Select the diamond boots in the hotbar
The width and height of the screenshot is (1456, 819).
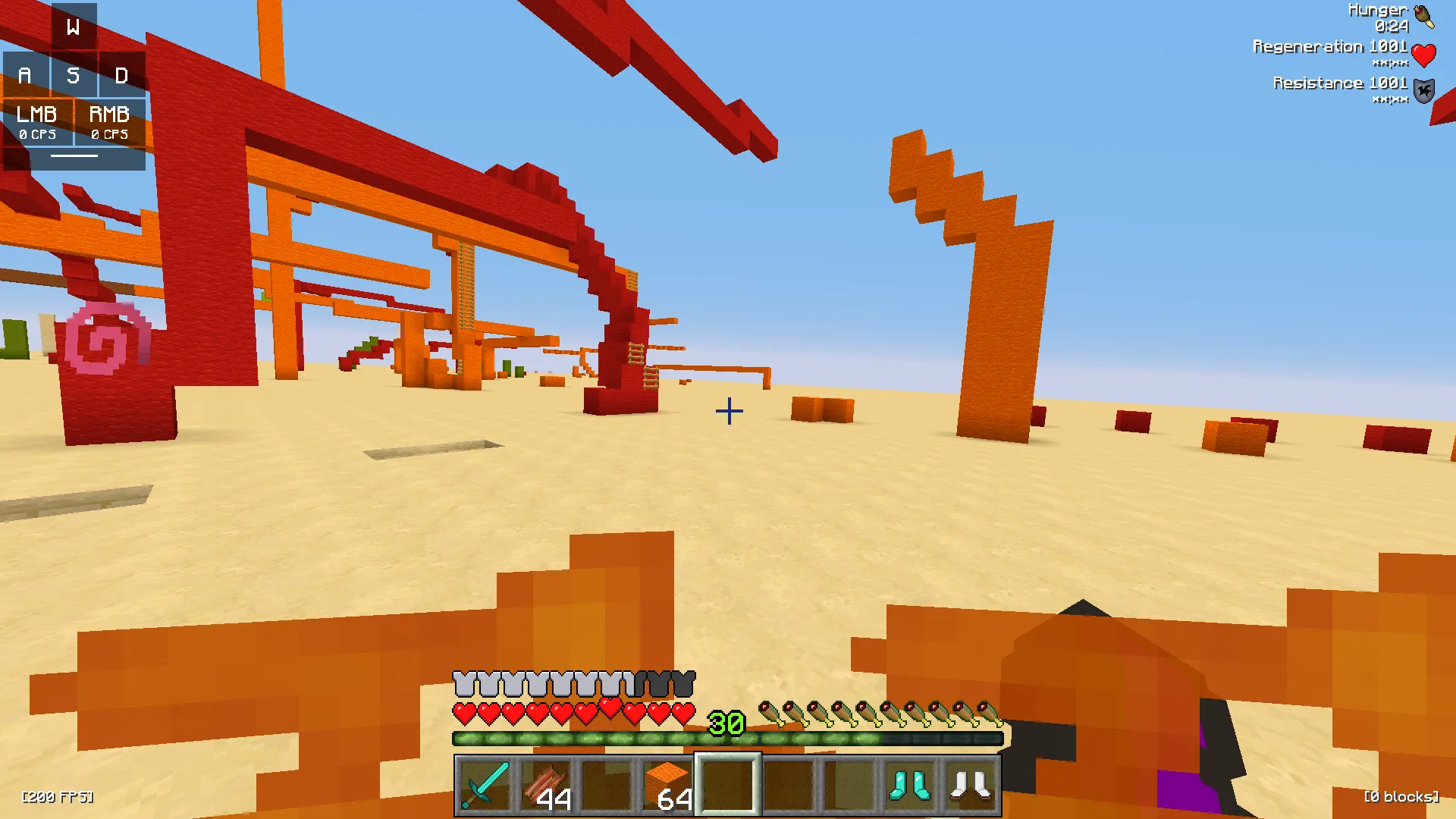[909, 785]
